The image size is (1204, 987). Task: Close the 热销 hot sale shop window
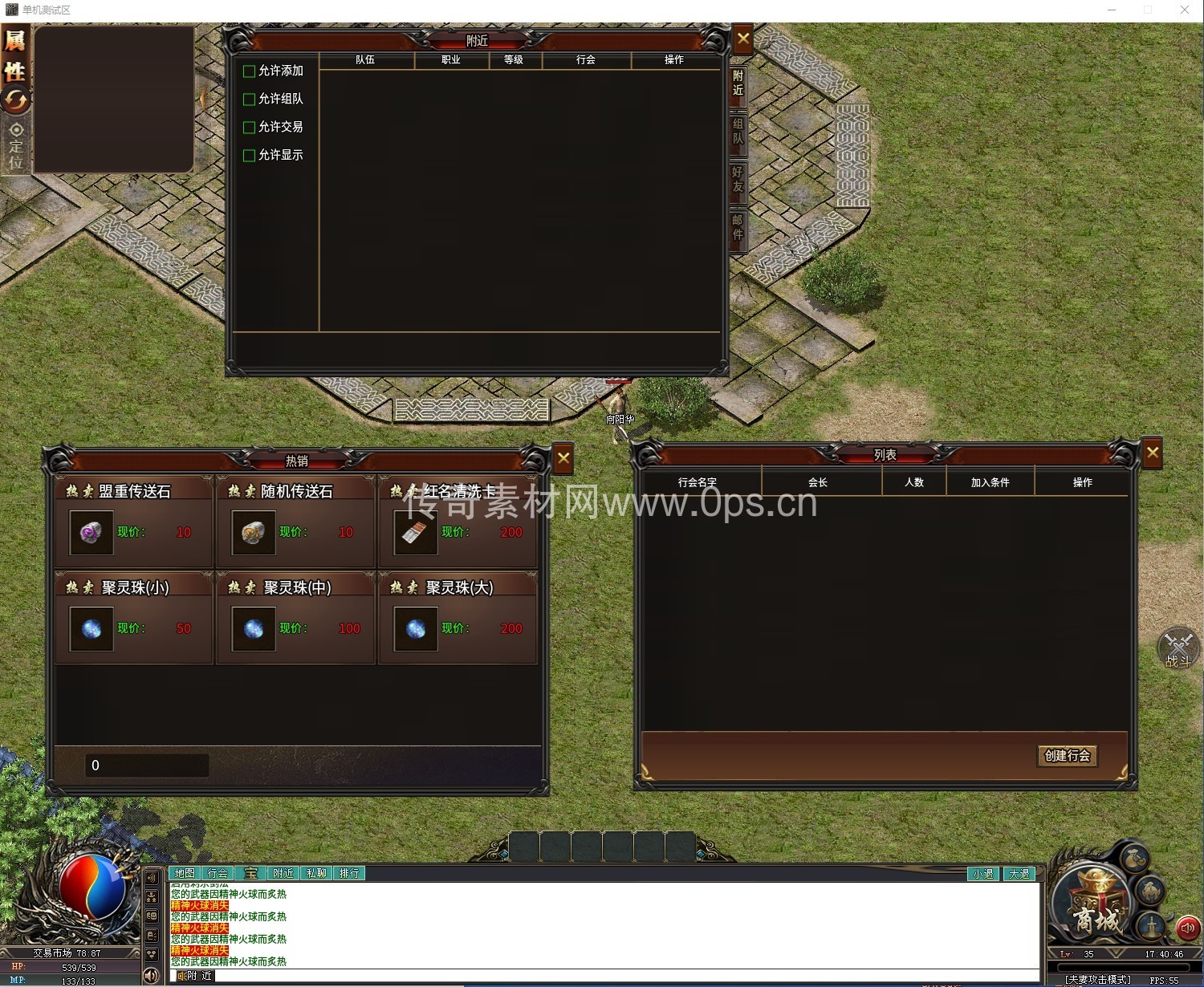(563, 458)
